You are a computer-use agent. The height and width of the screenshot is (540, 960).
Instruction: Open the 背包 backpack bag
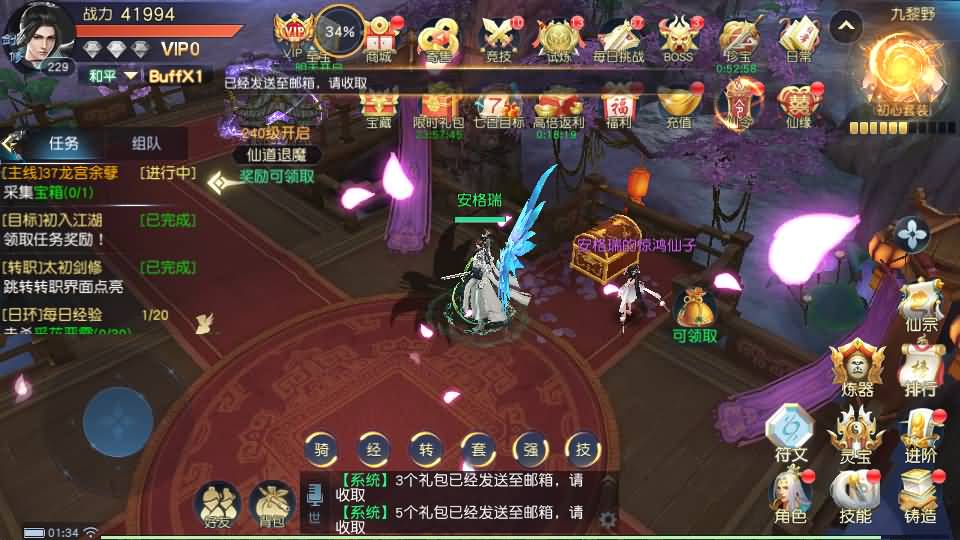270,503
